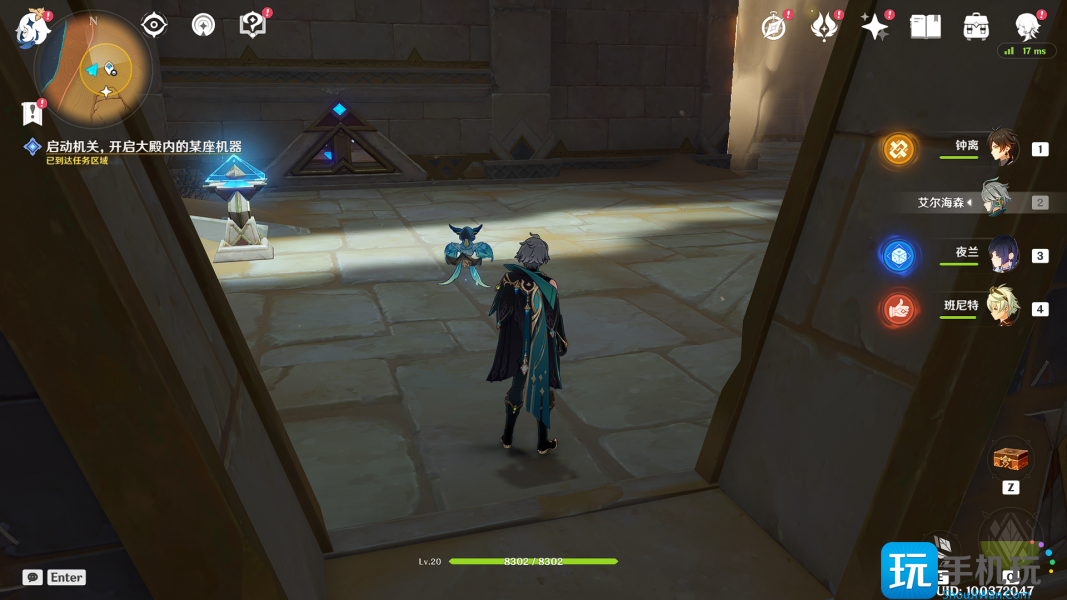
Task: Select the tracked quest objective 启动机关
Action: 143,147
